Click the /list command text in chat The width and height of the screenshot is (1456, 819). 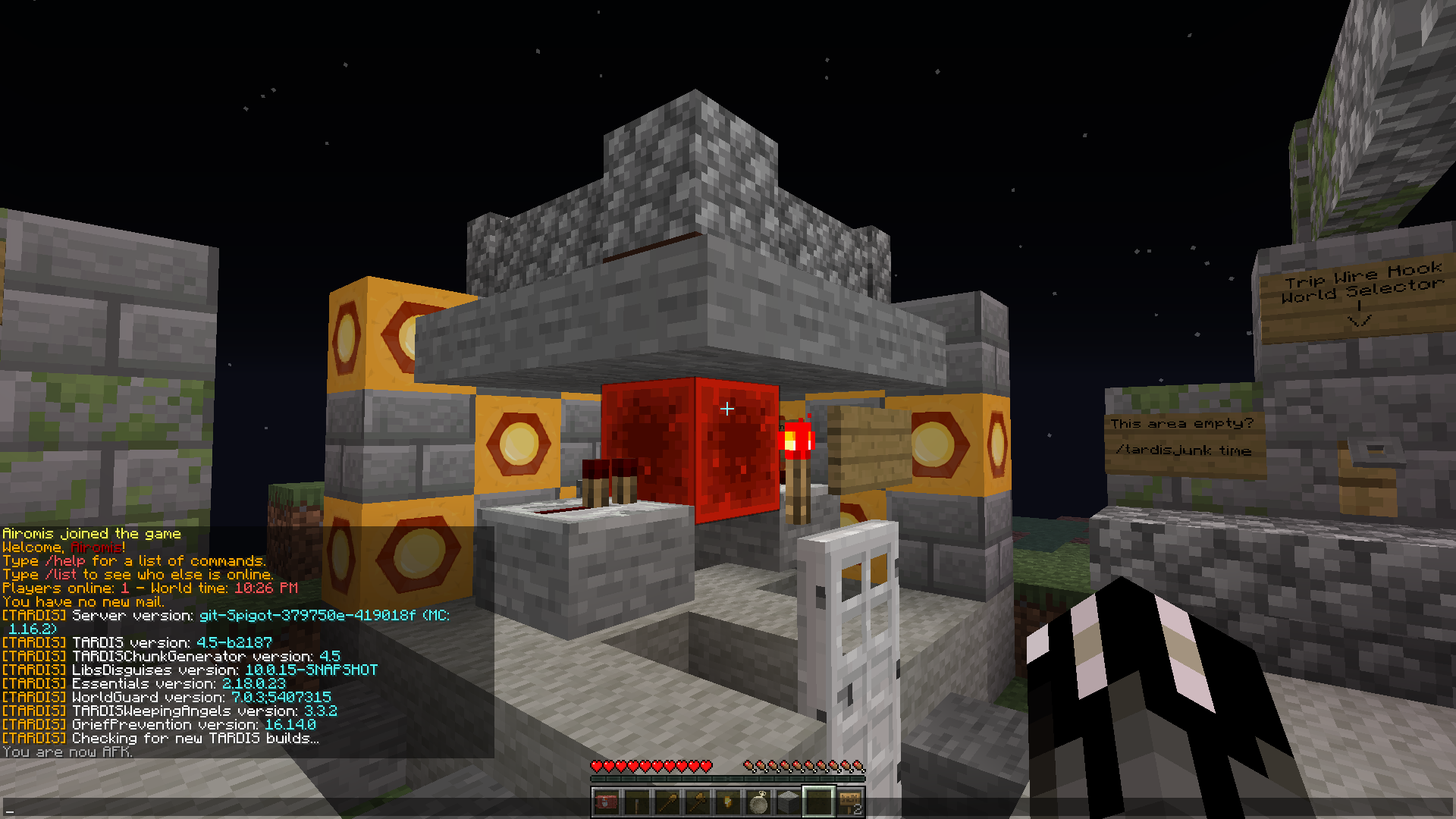[61, 574]
